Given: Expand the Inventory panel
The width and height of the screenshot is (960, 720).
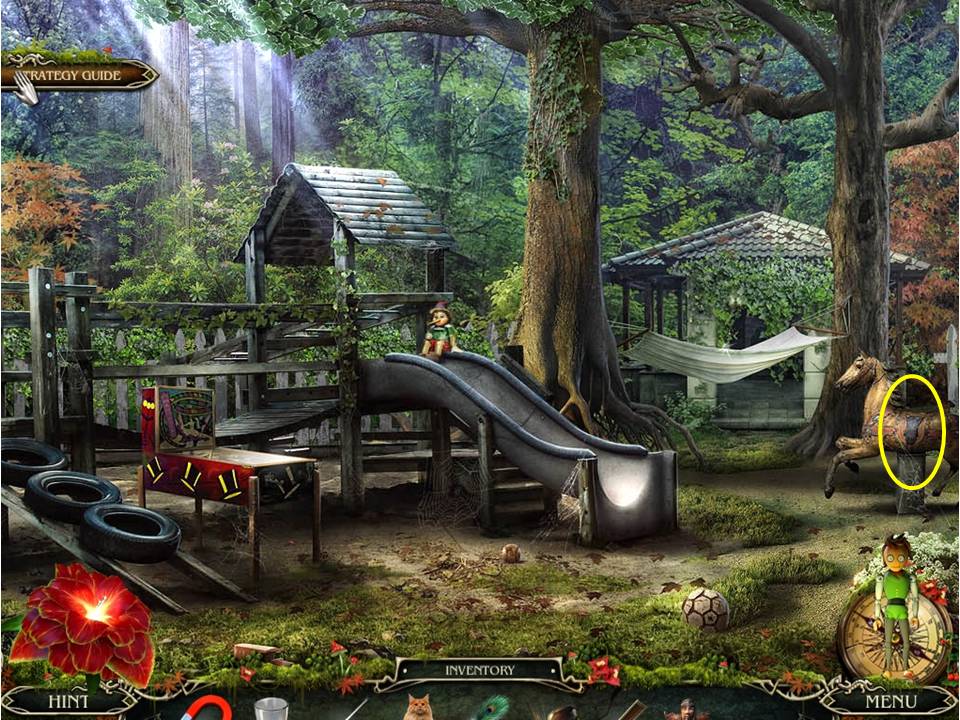Looking at the screenshot, I should point(480,670).
